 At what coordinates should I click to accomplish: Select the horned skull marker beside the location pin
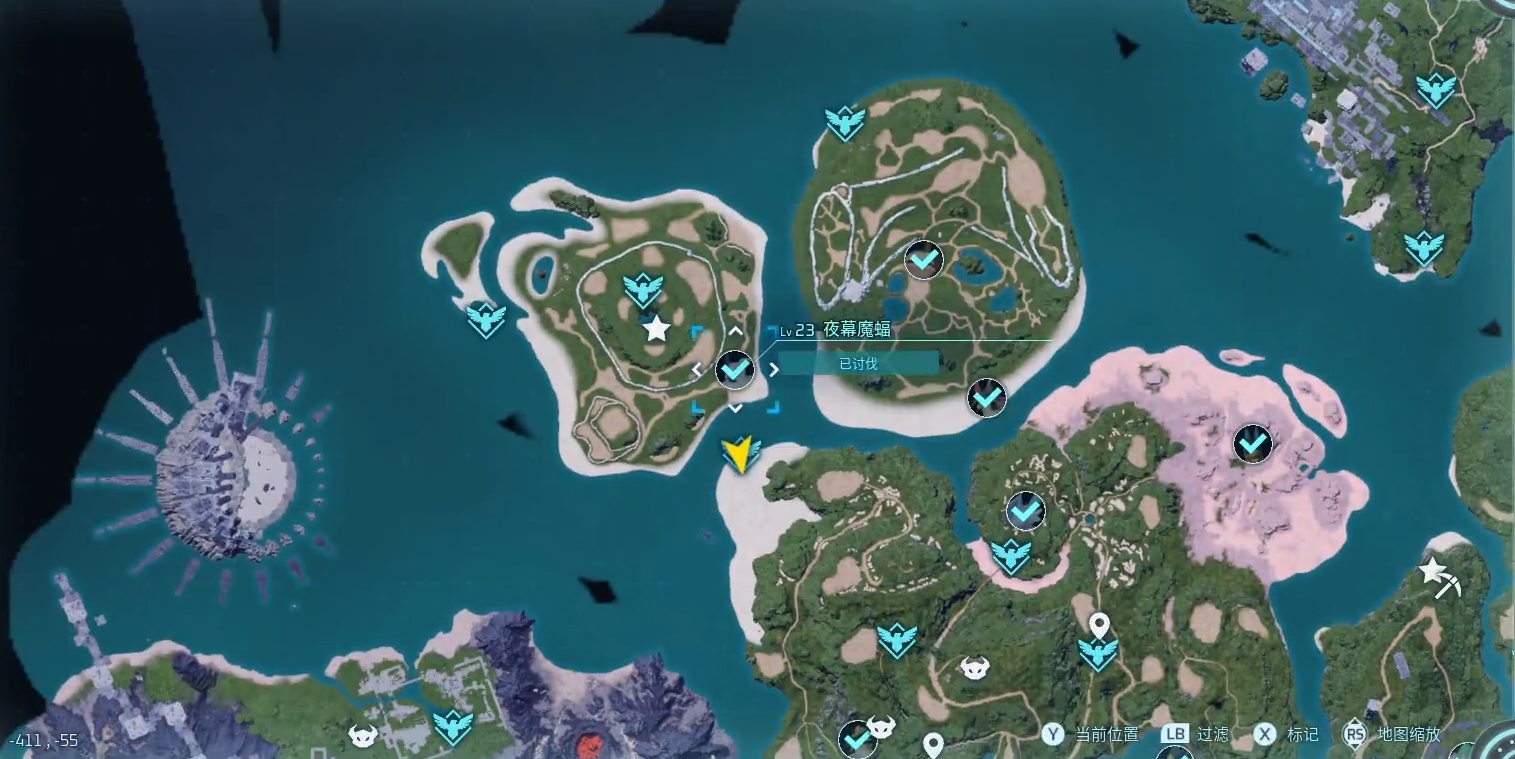tap(974, 667)
